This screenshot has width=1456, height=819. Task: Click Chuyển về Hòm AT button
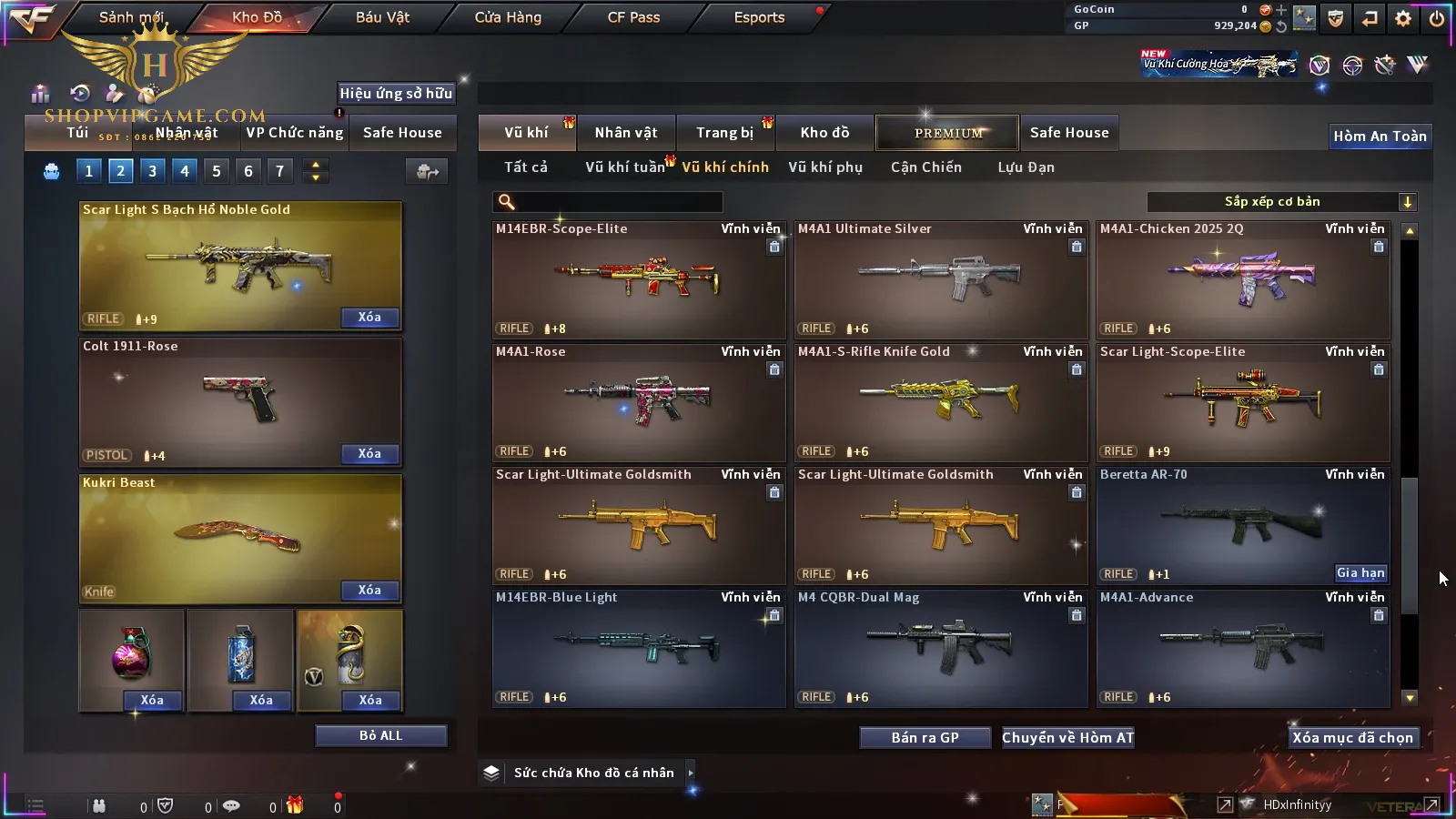click(x=1067, y=738)
